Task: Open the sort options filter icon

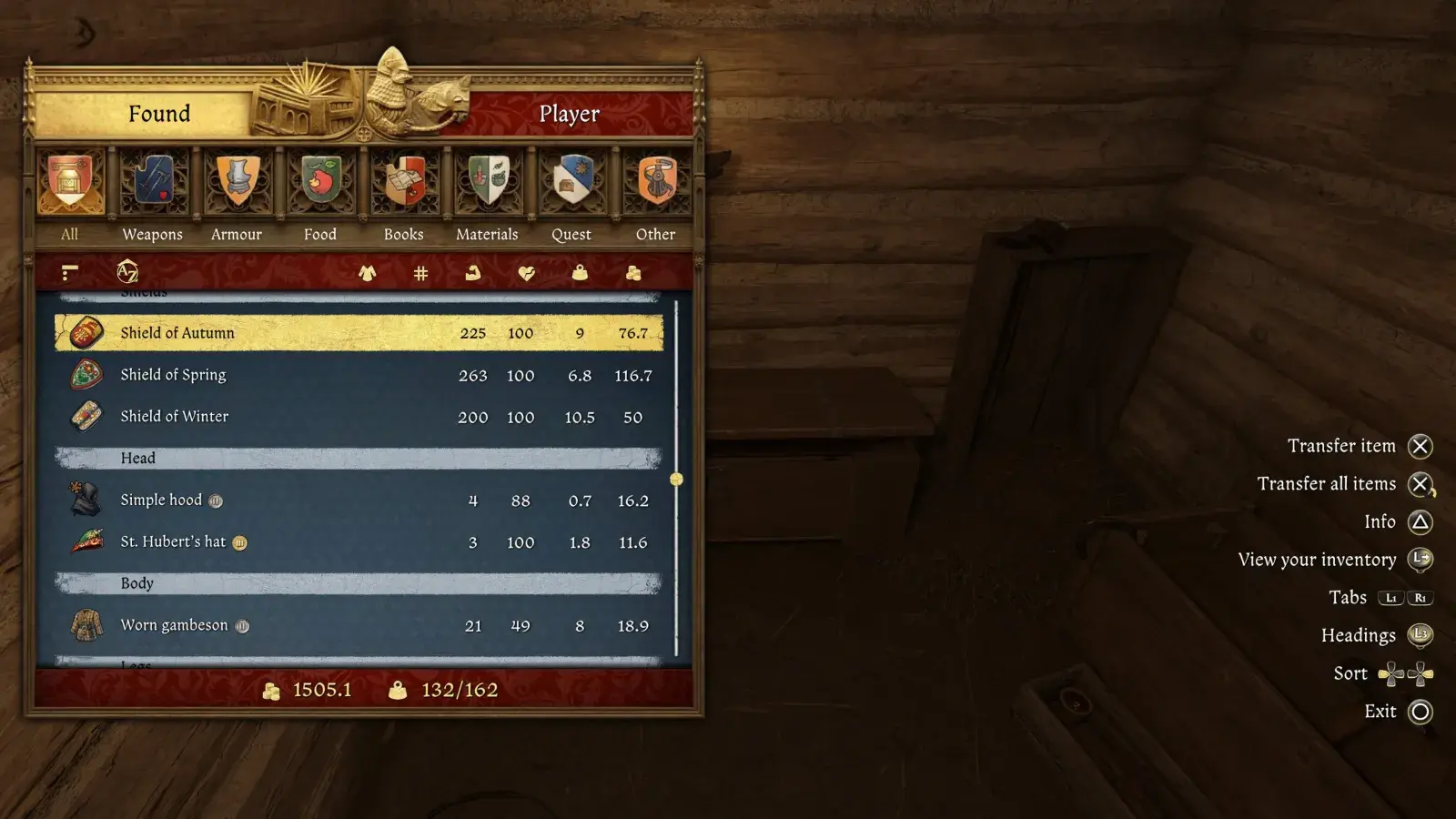Action: click(70, 272)
